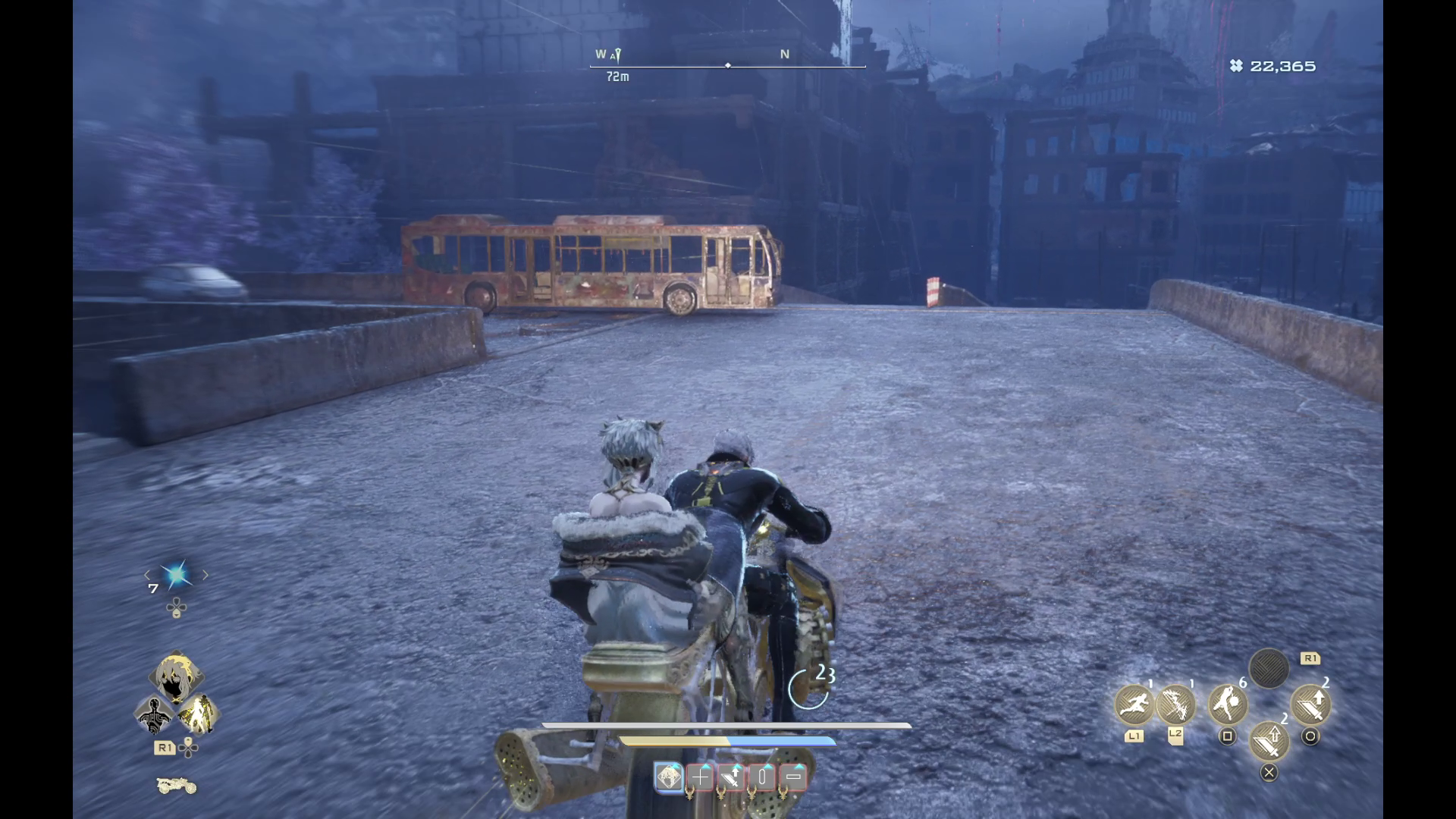Trigger the leaping lantern-figure skill
The height and width of the screenshot is (819, 1456).
1228,704
